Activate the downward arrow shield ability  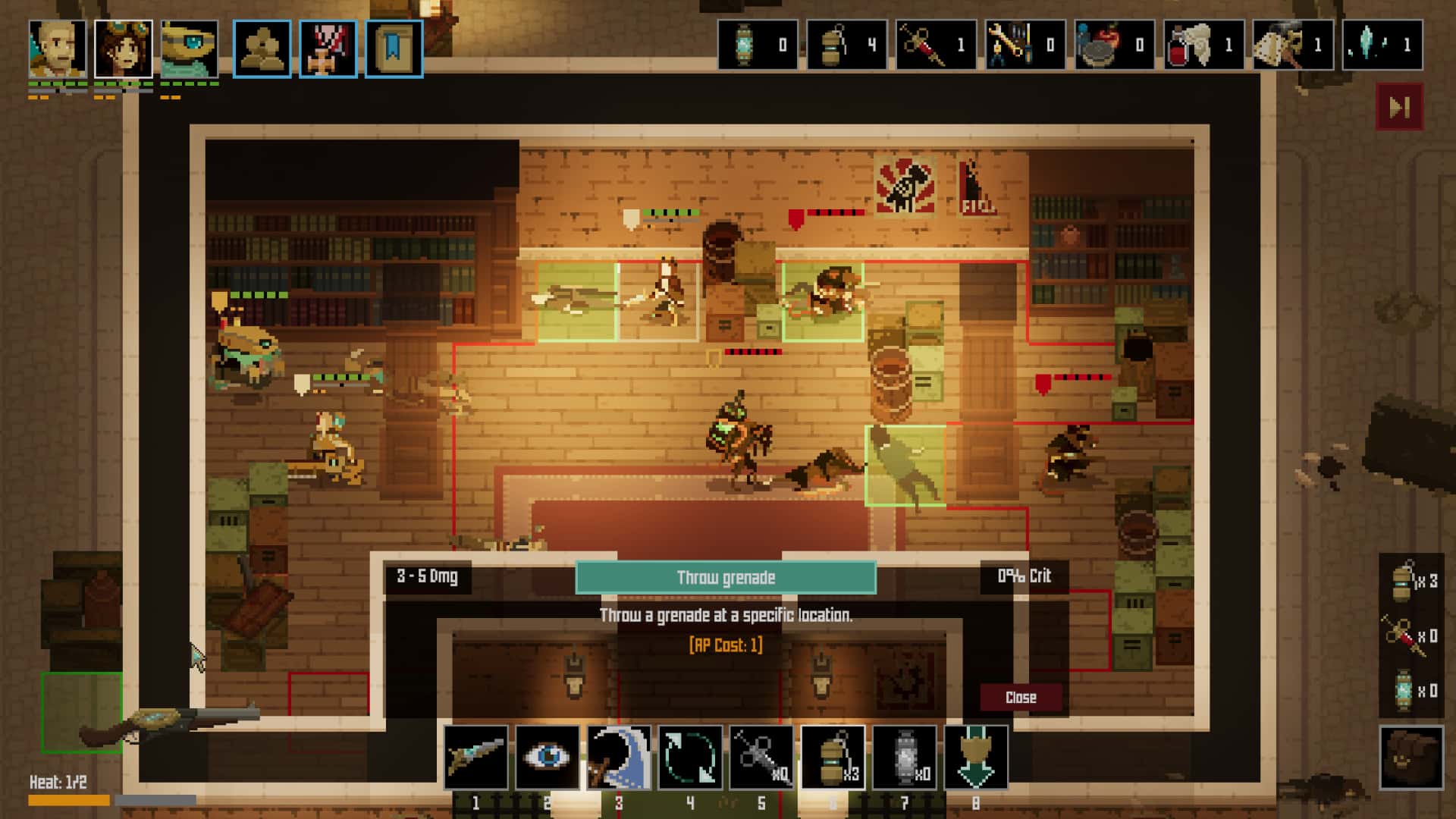click(x=976, y=757)
